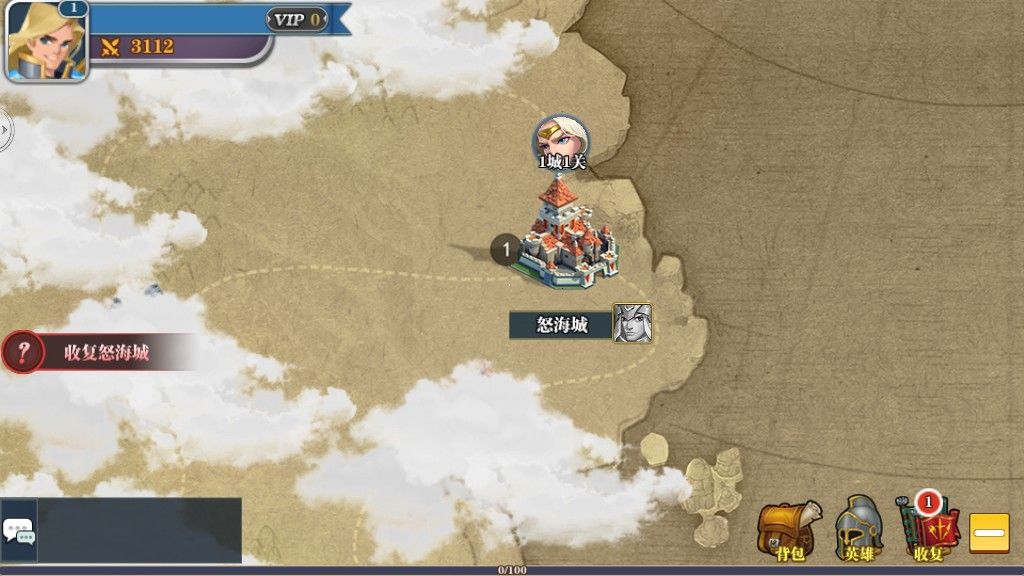Open the chat bubble icon
1024x576 pixels.
19,531
